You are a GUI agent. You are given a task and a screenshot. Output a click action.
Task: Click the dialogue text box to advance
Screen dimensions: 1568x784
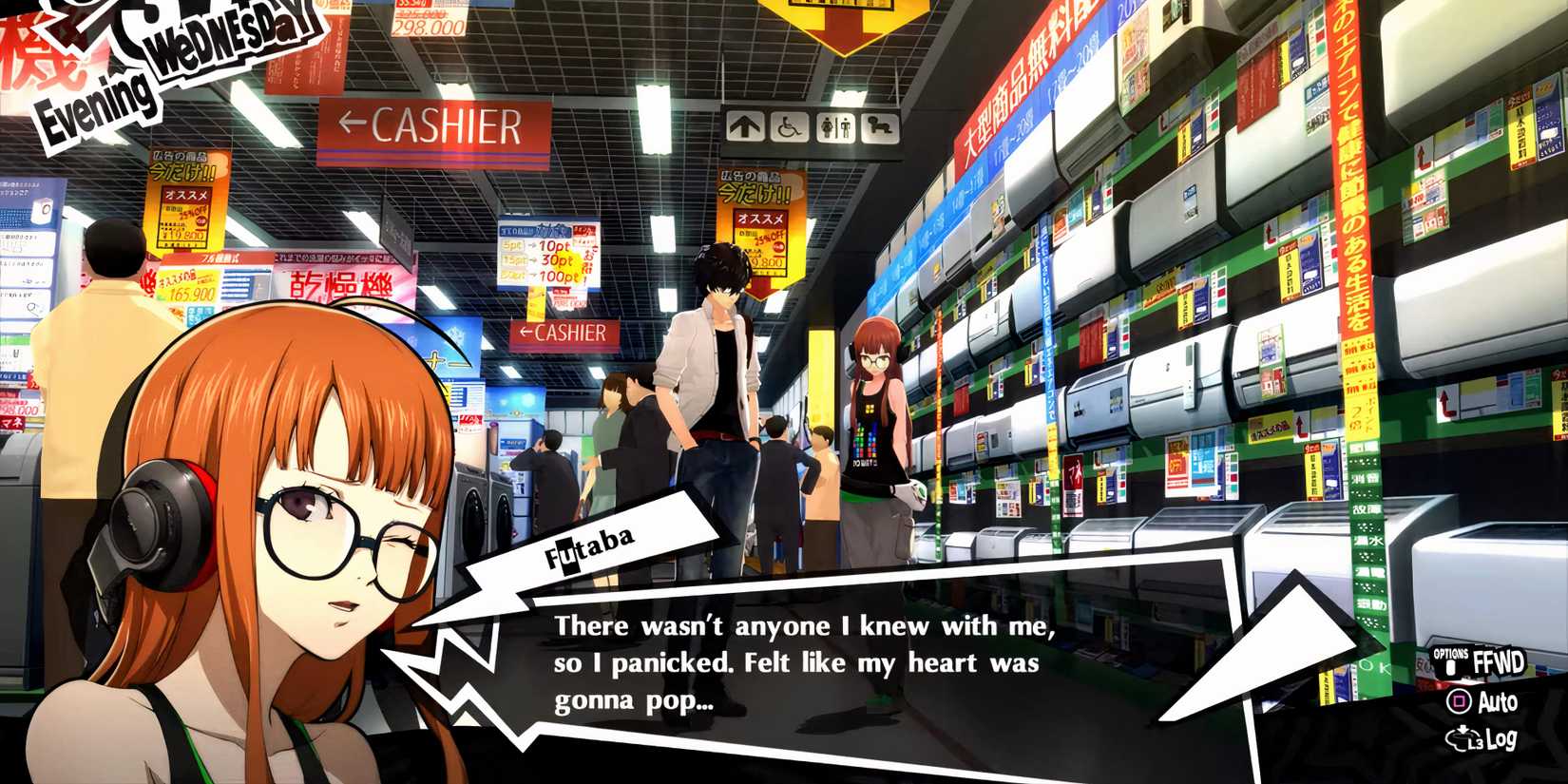(x=808, y=665)
